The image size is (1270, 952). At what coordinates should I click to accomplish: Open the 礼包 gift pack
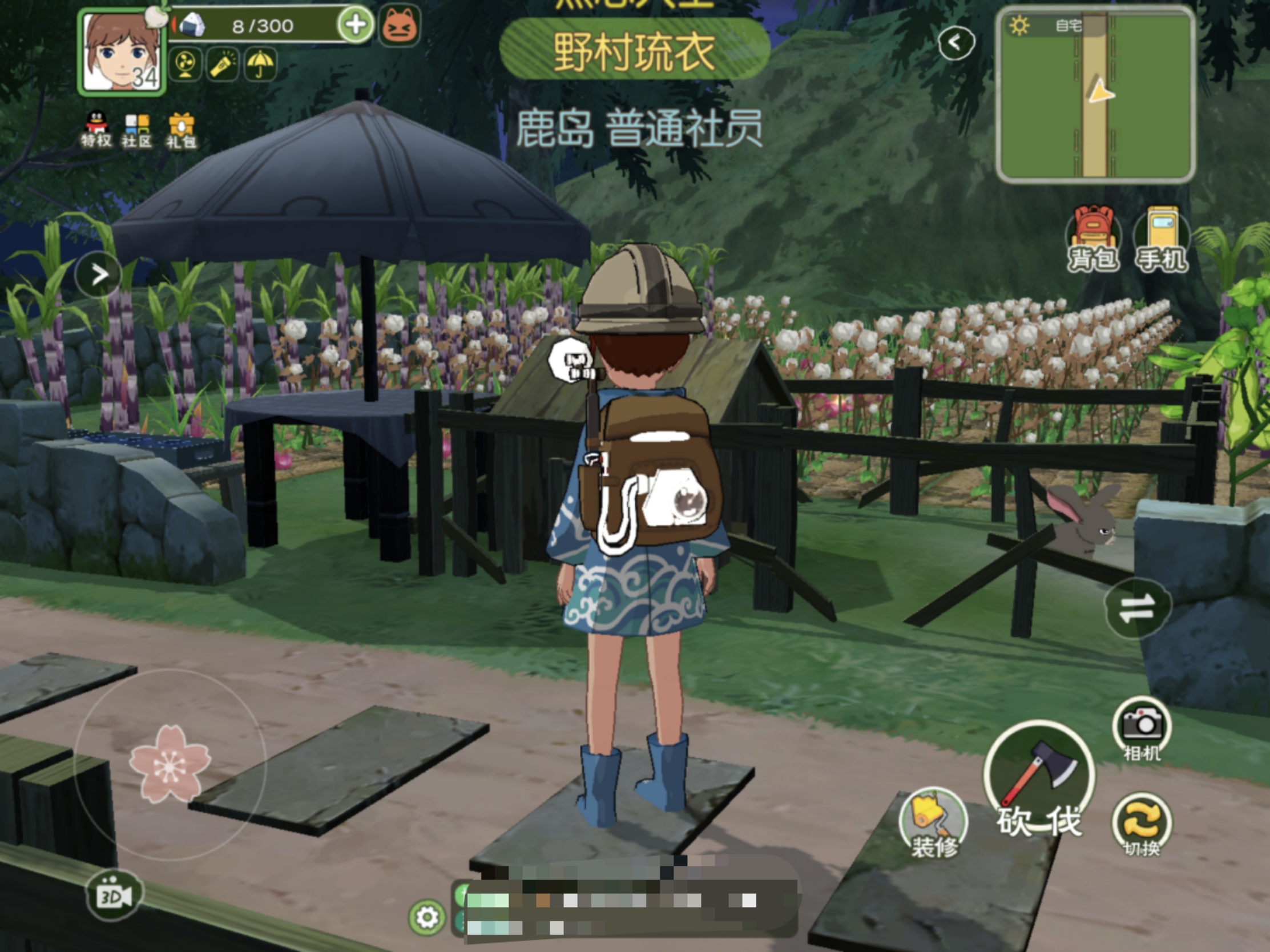pyautogui.click(x=181, y=131)
